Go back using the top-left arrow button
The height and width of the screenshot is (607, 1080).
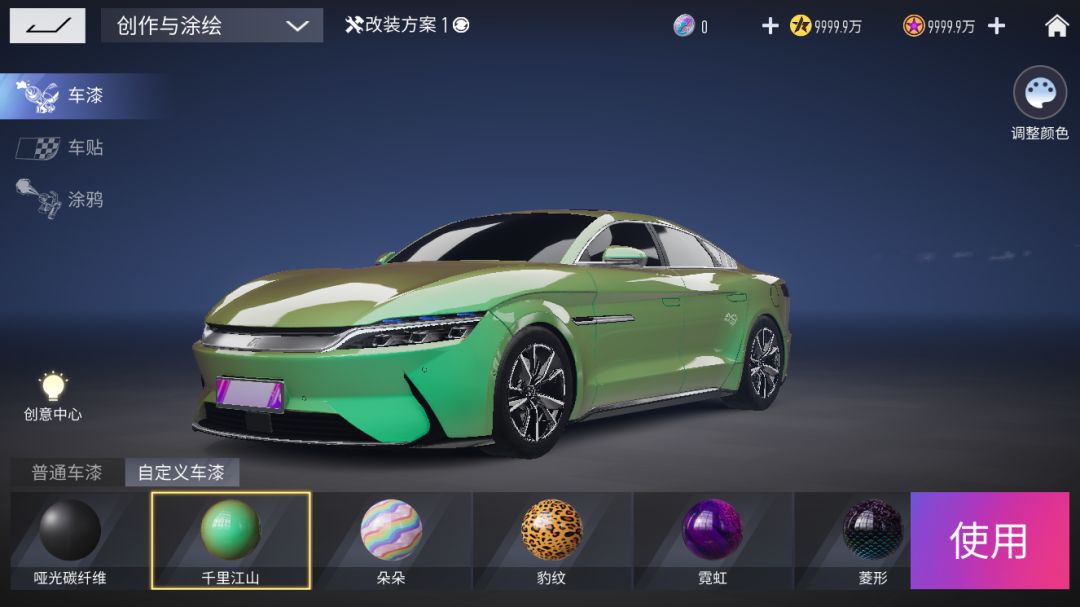[47, 25]
